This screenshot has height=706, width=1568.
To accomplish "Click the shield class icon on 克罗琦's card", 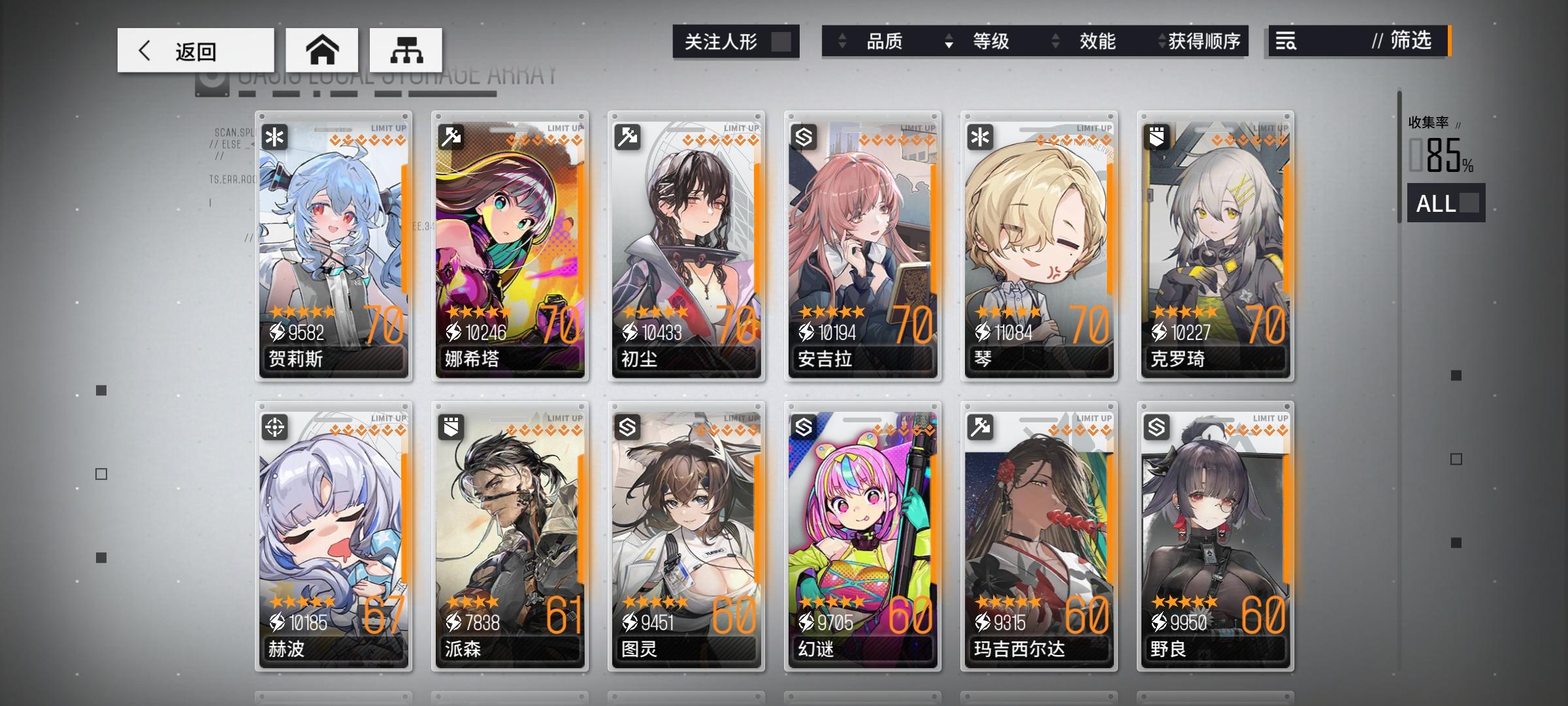I will point(1156,136).
